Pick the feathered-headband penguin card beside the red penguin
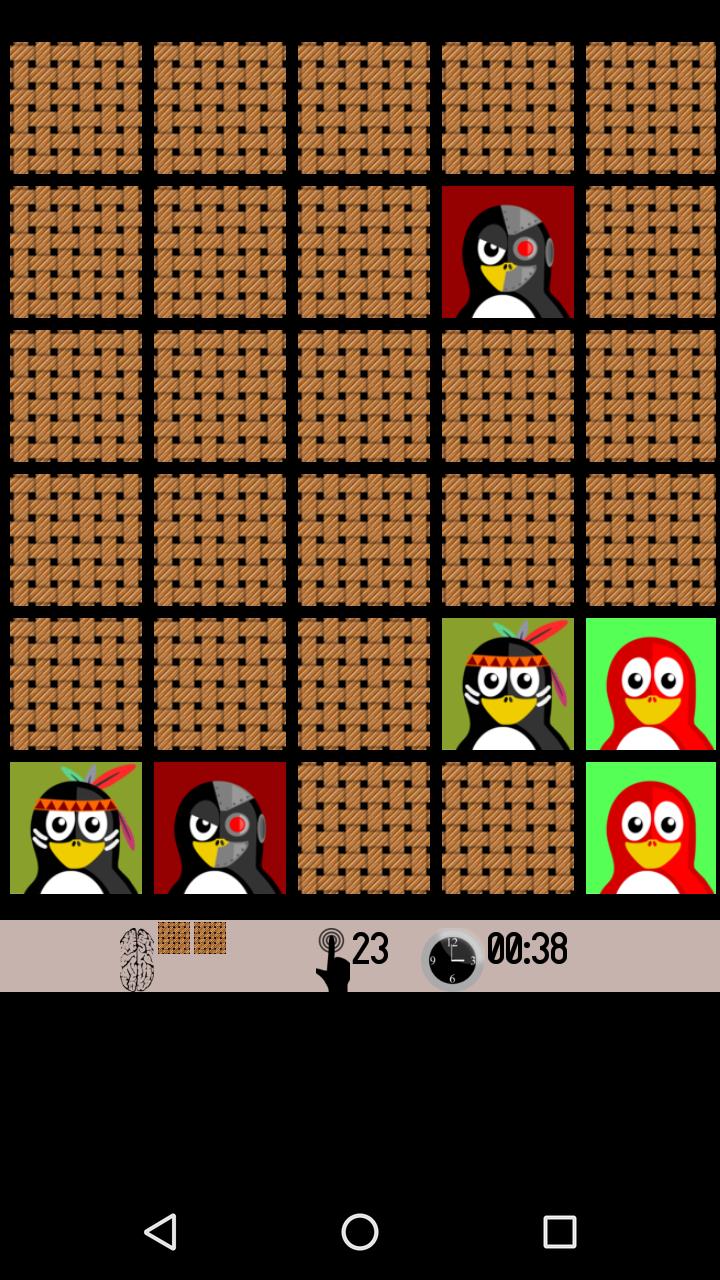Screen dimensions: 720x1280 (508, 684)
